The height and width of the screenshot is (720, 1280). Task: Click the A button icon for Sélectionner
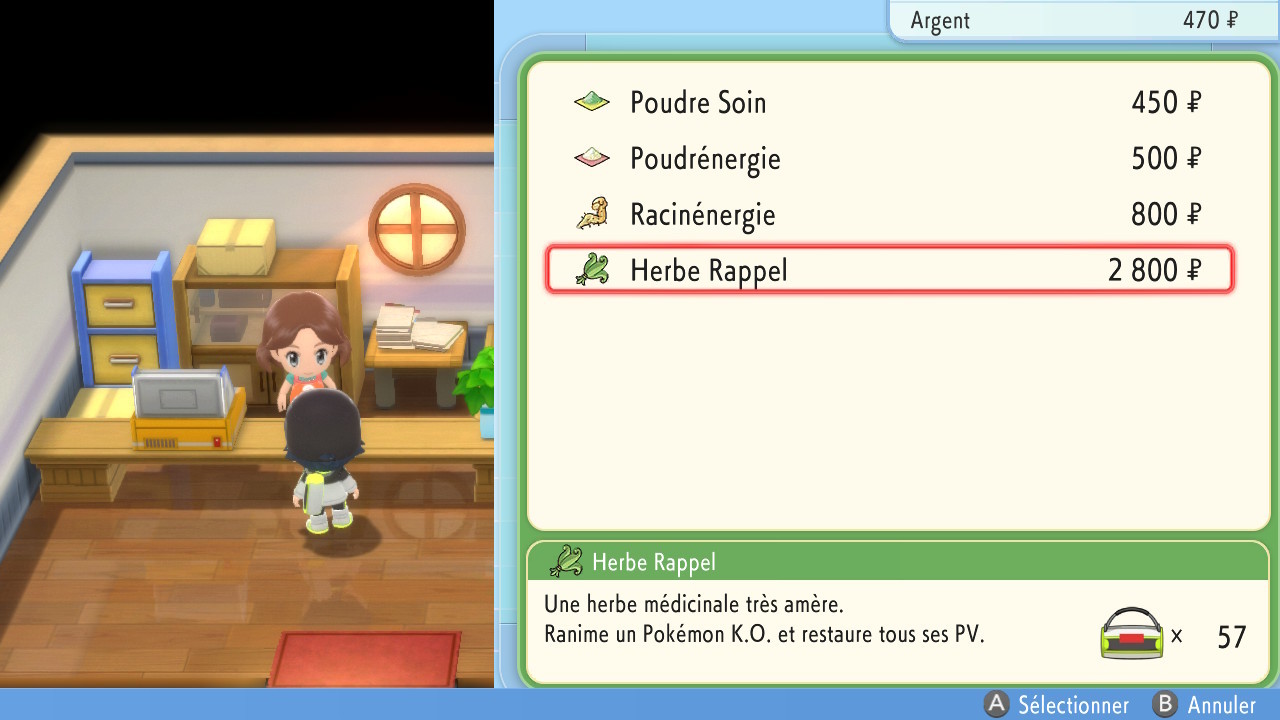point(995,705)
